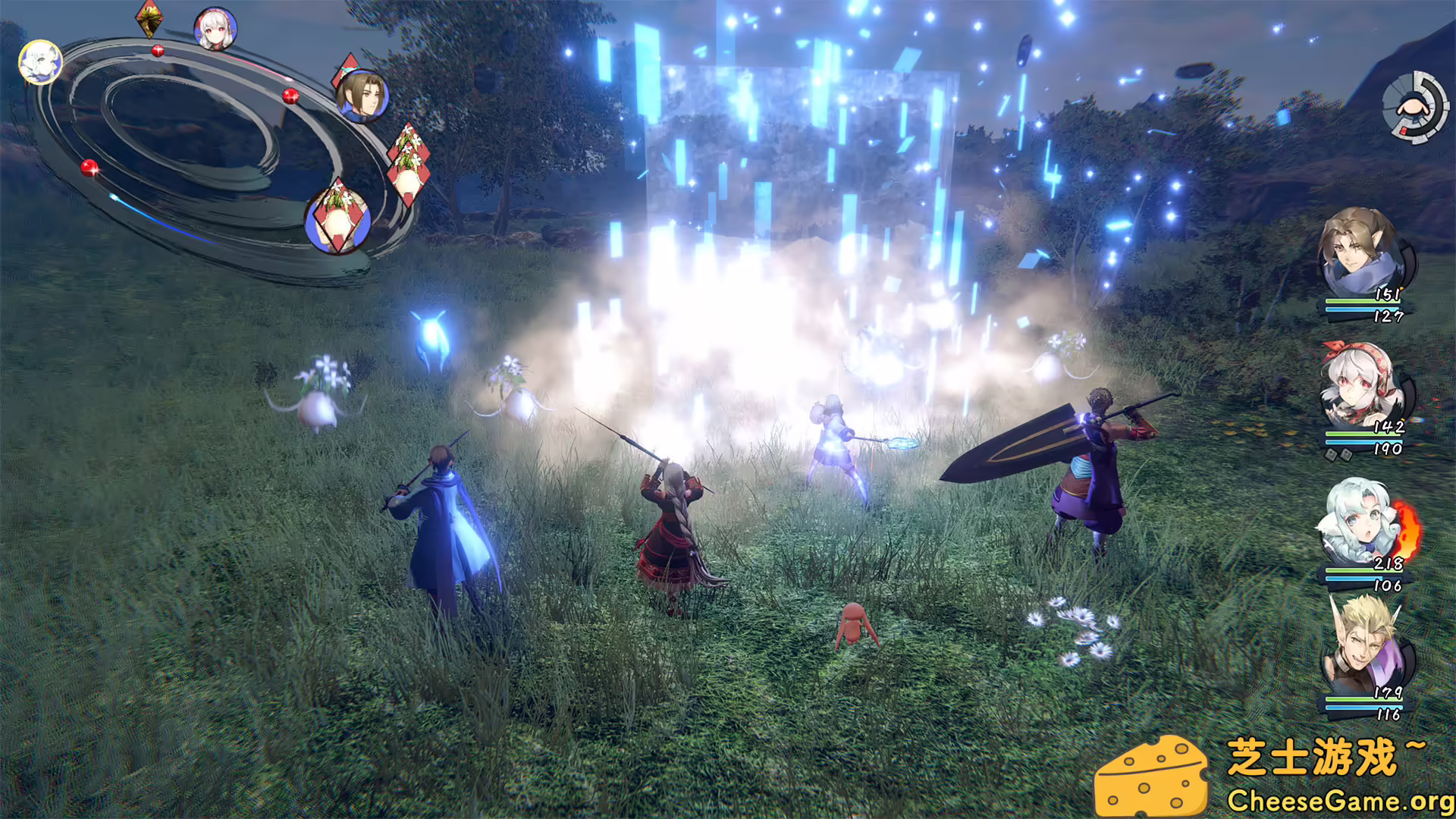Select the white-haired girl's portrait on the turn-order spiral
This screenshot has height=819, width=1456.
pos(216,27)
